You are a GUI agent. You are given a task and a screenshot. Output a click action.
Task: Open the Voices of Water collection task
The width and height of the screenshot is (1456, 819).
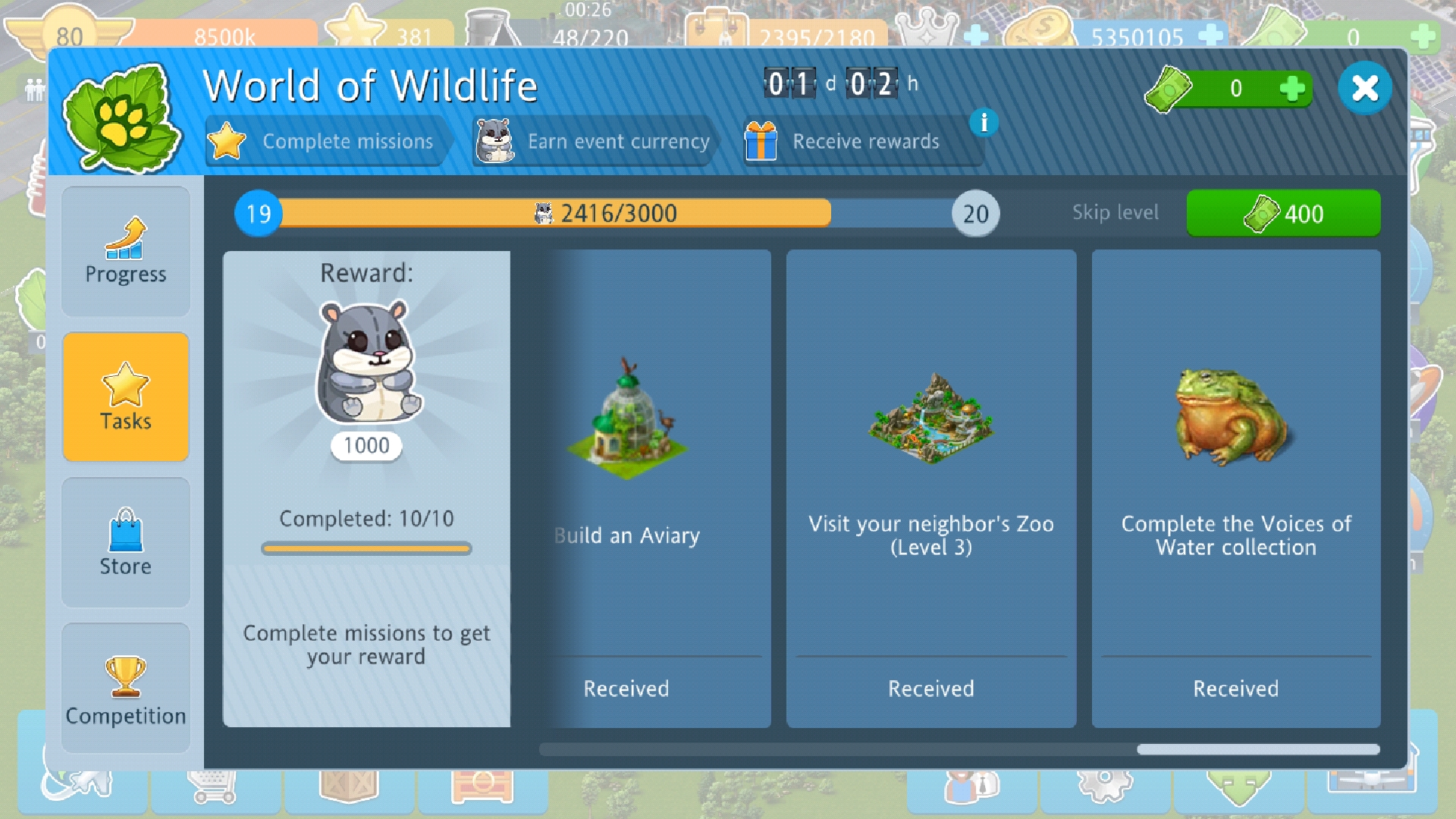click(1236, 488)
